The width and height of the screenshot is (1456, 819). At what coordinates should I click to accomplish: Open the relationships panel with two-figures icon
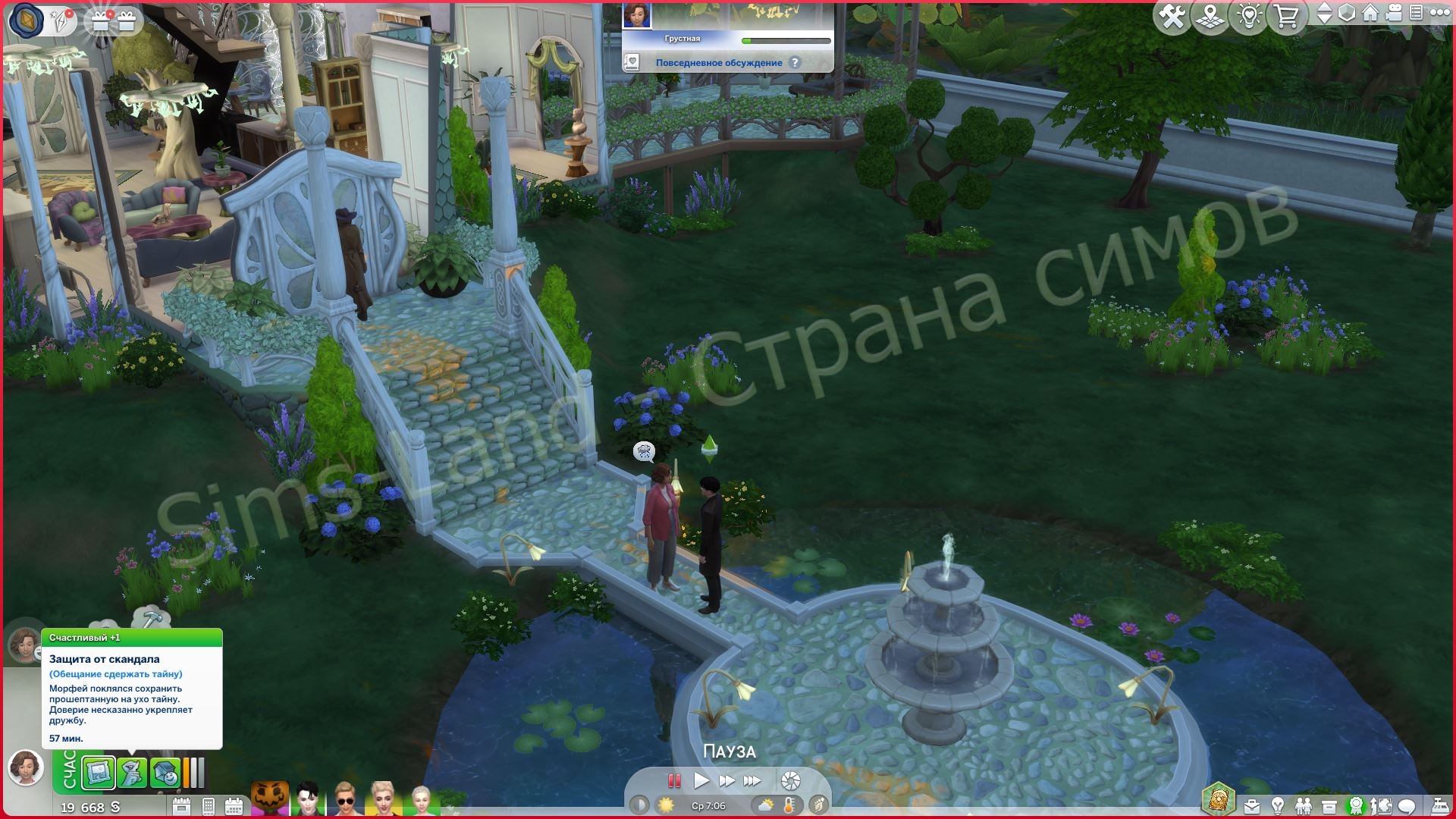1304,806
